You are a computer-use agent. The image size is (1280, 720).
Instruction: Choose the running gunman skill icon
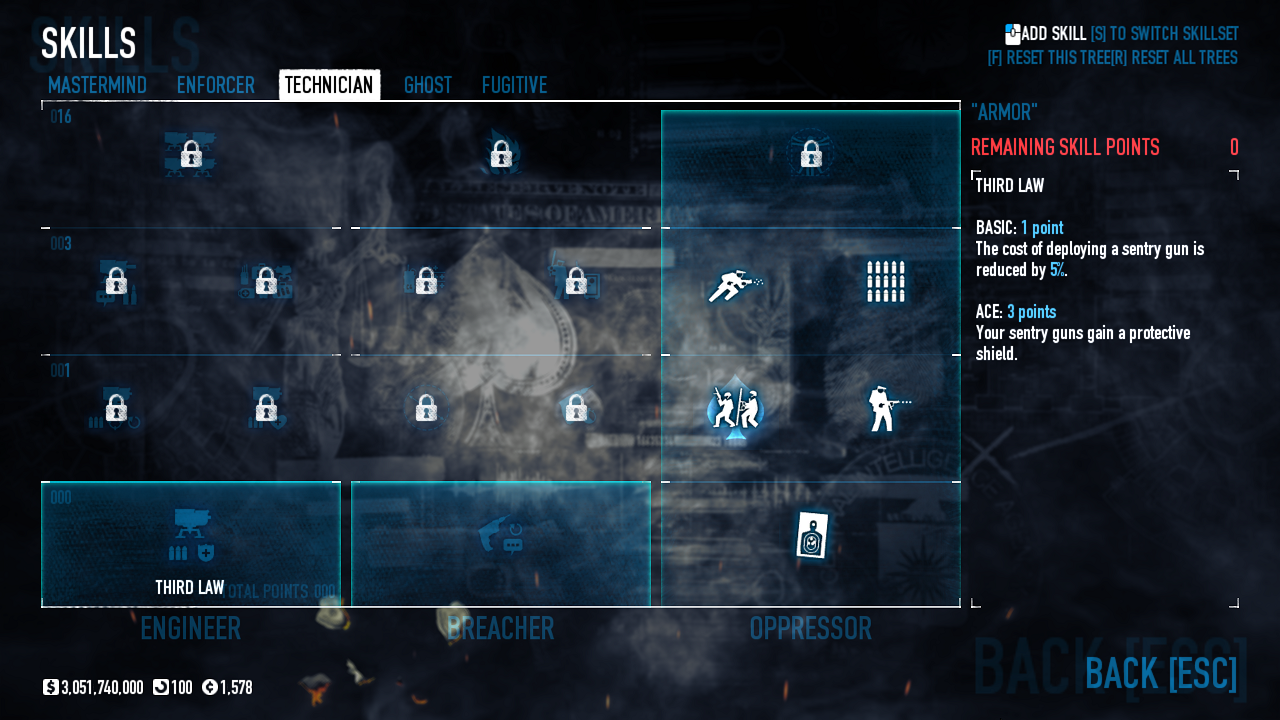click(735, 284)
